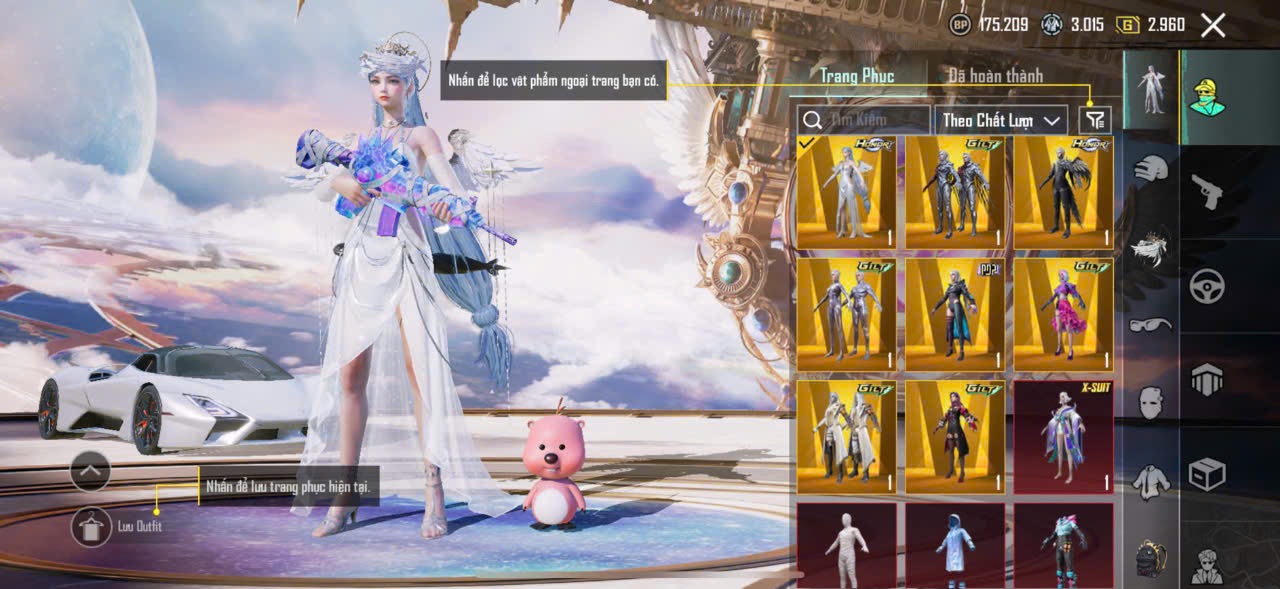Open the Theo Chất Lượng sort dropdown
Image resolution: width=1280 pixels, height=589 pixels.
[x=1001, y=120]
